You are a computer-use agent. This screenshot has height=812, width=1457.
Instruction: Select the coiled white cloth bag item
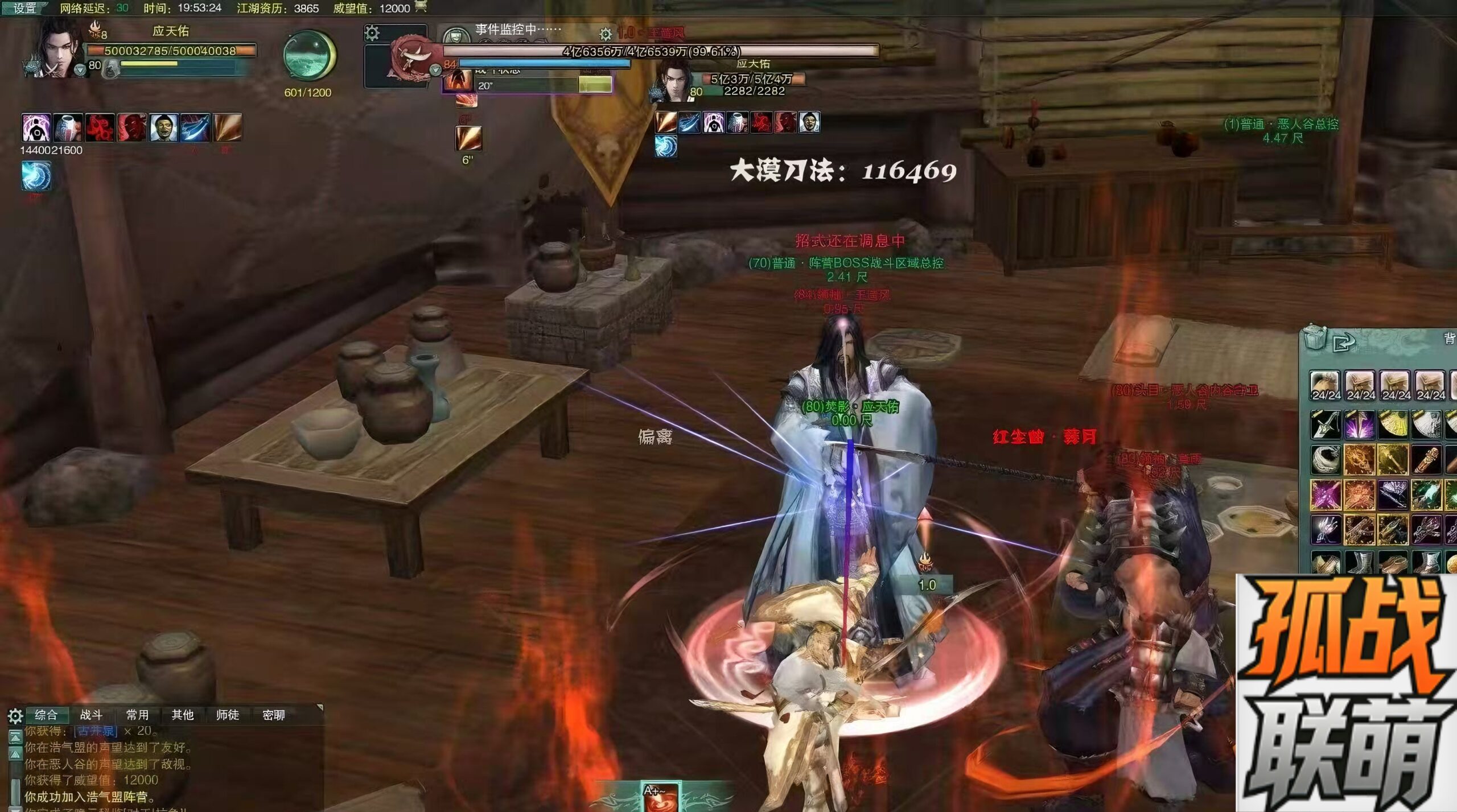(1325, 460)
